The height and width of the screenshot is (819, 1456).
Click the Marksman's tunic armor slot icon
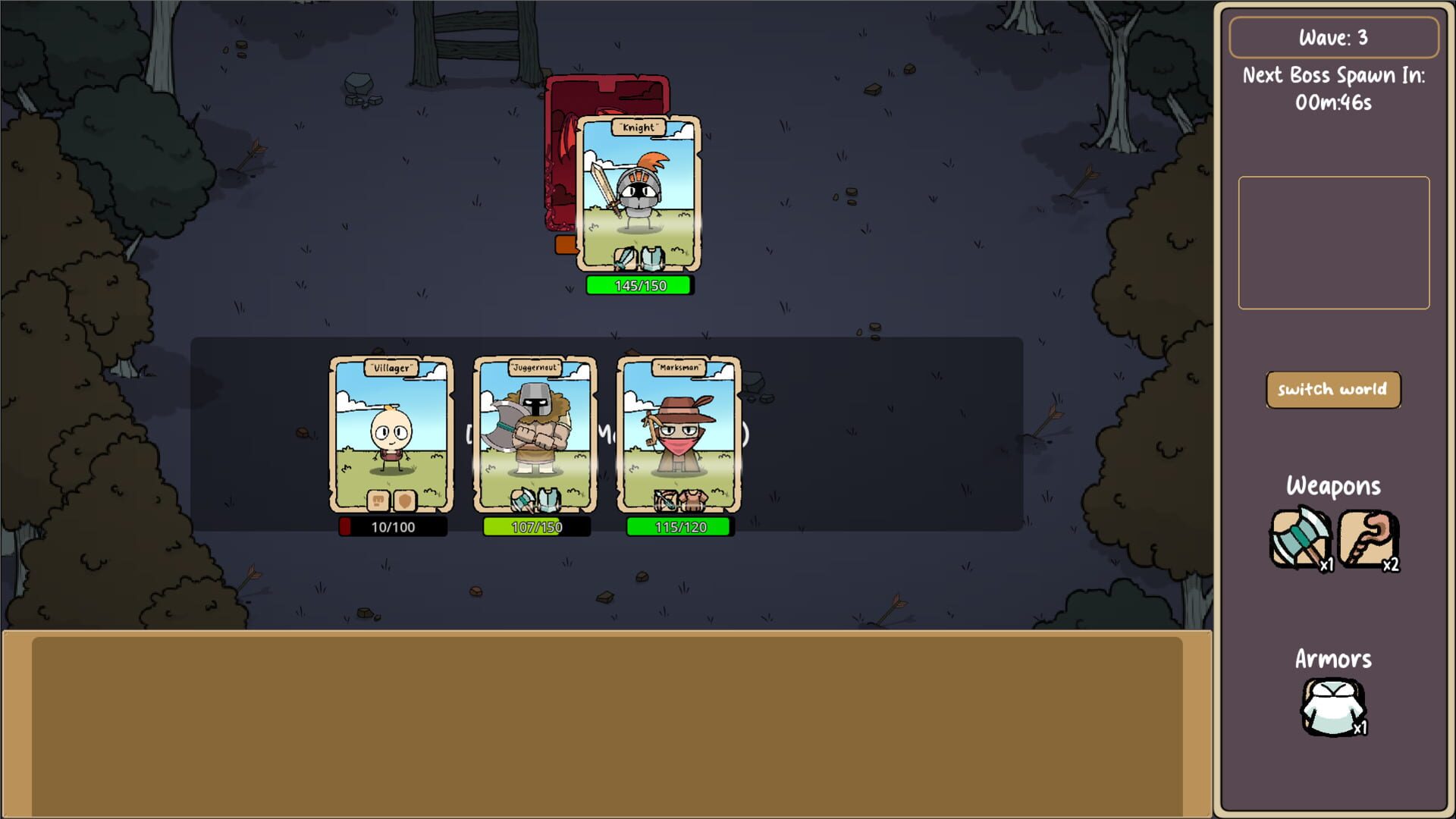tap(694, 500)
